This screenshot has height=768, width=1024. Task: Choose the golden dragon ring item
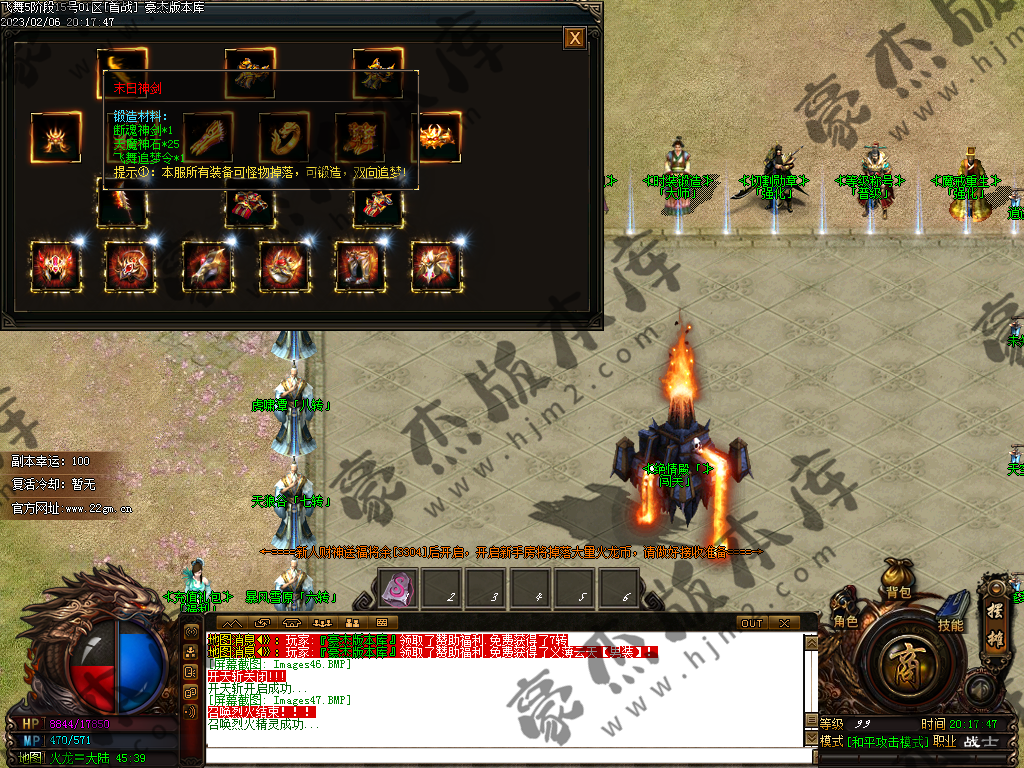point(284,137)
